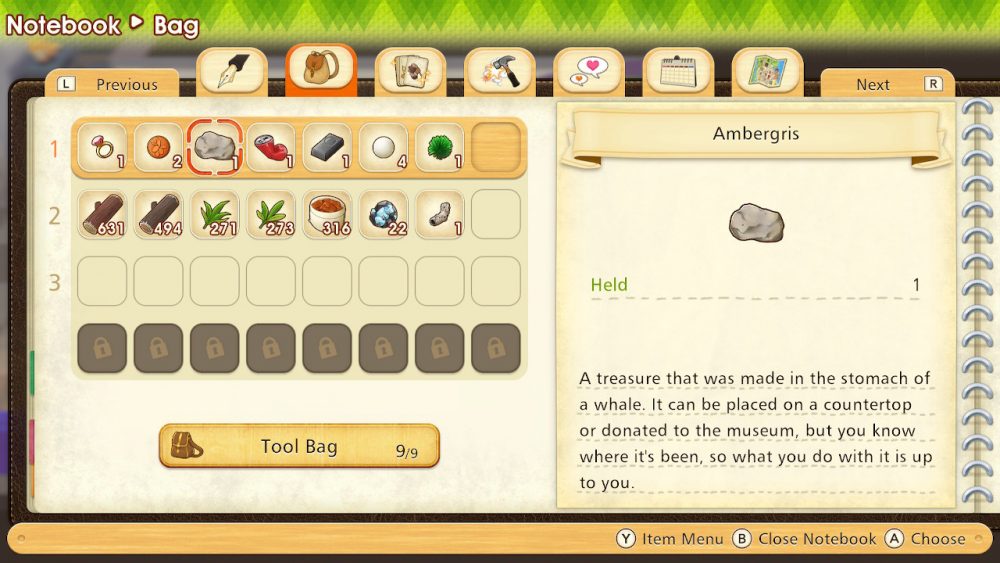Open the Tool Bag
Viewport: 1000px width, 563px height.
(299, 446)
